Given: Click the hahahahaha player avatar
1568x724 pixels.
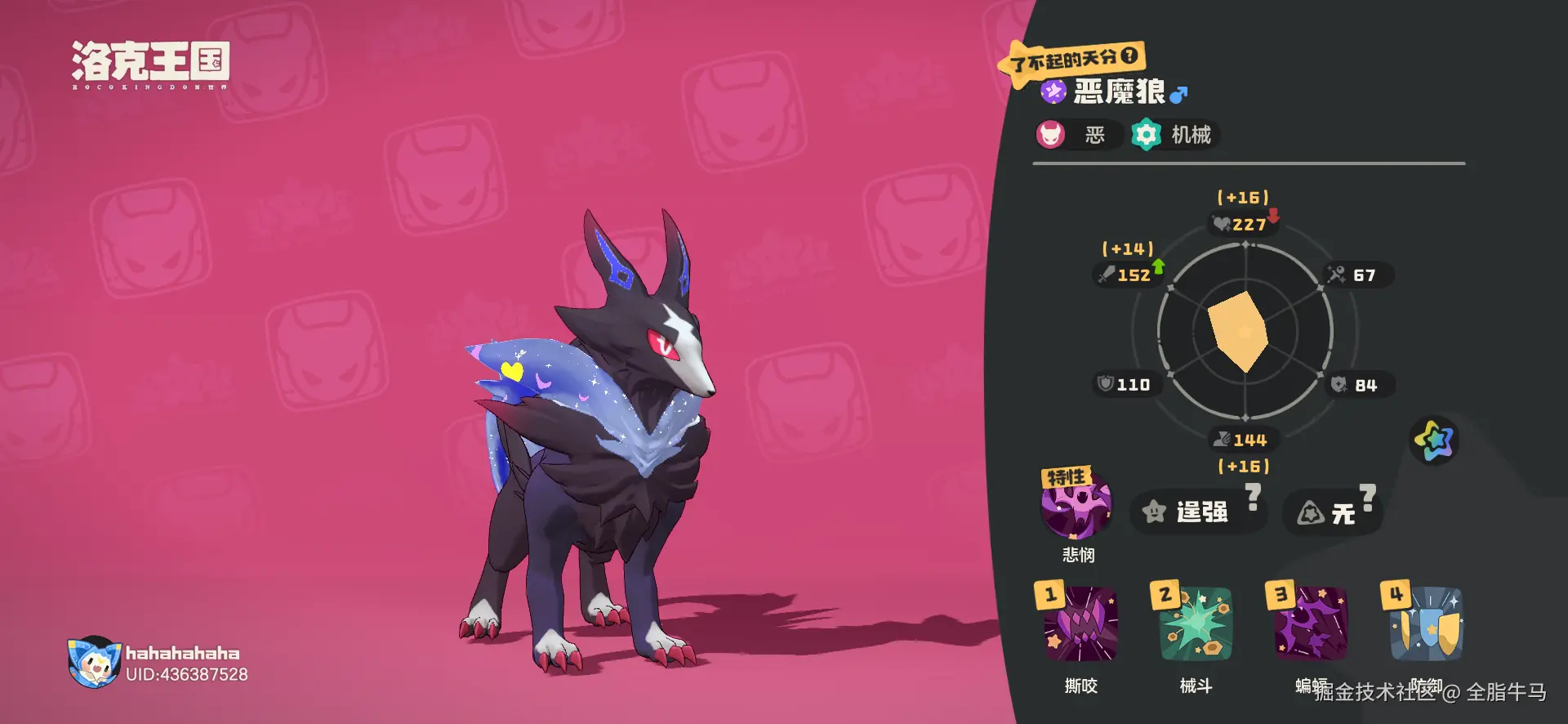Looking at the screenshot, I should point(94,662).
